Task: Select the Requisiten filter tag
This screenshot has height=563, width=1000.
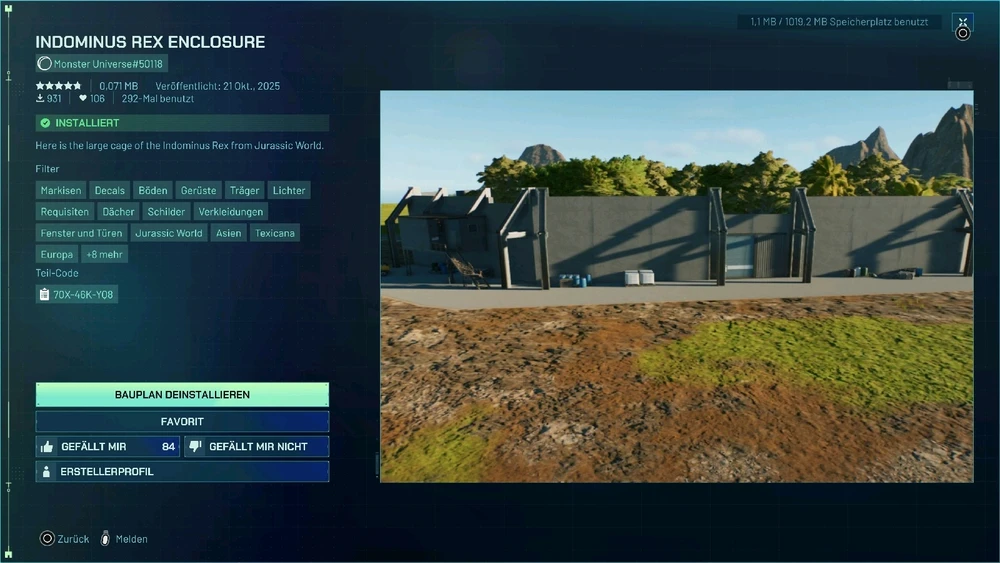Action: point(65,212)
